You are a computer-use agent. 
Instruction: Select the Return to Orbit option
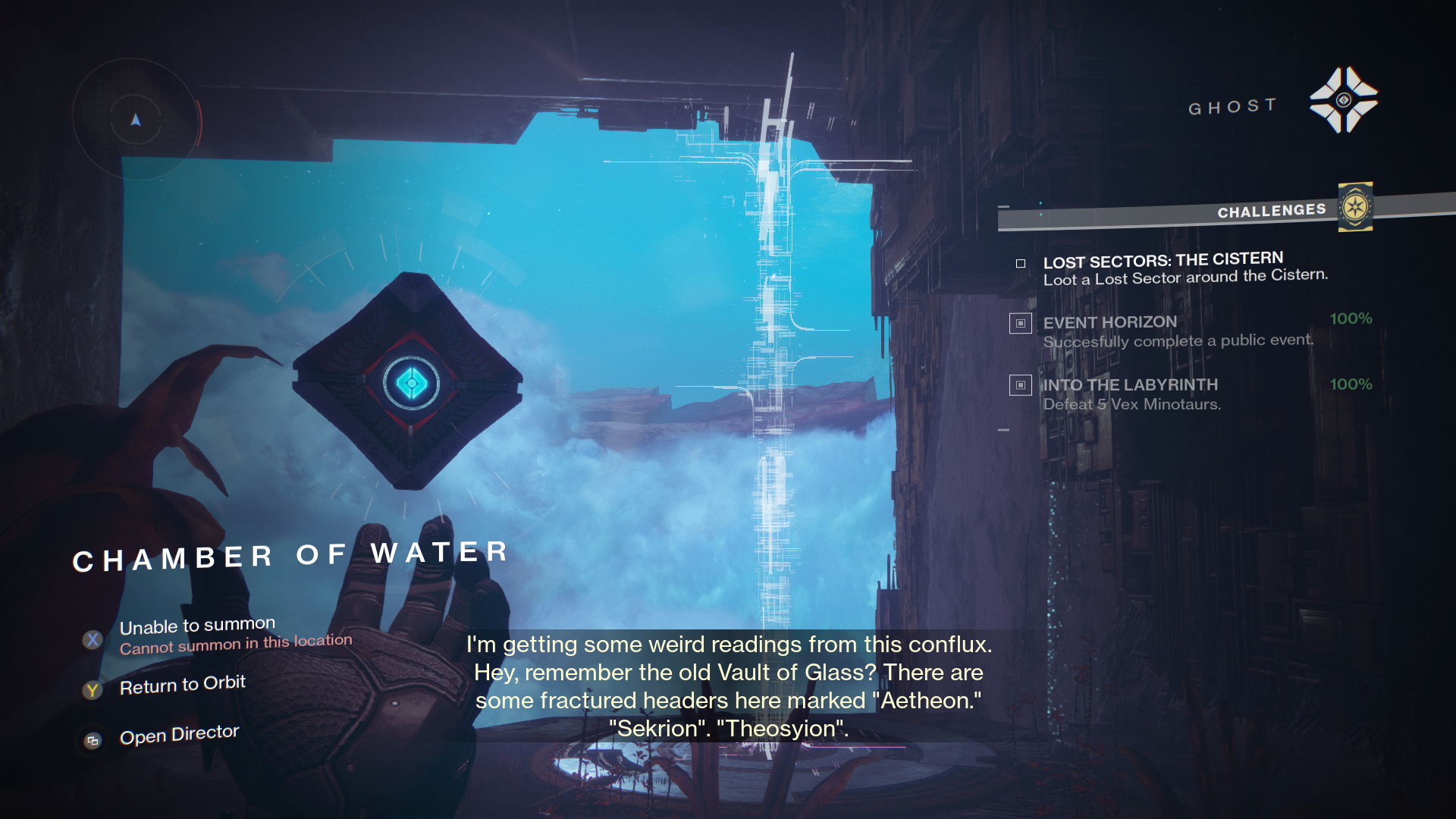coord(182,686)
